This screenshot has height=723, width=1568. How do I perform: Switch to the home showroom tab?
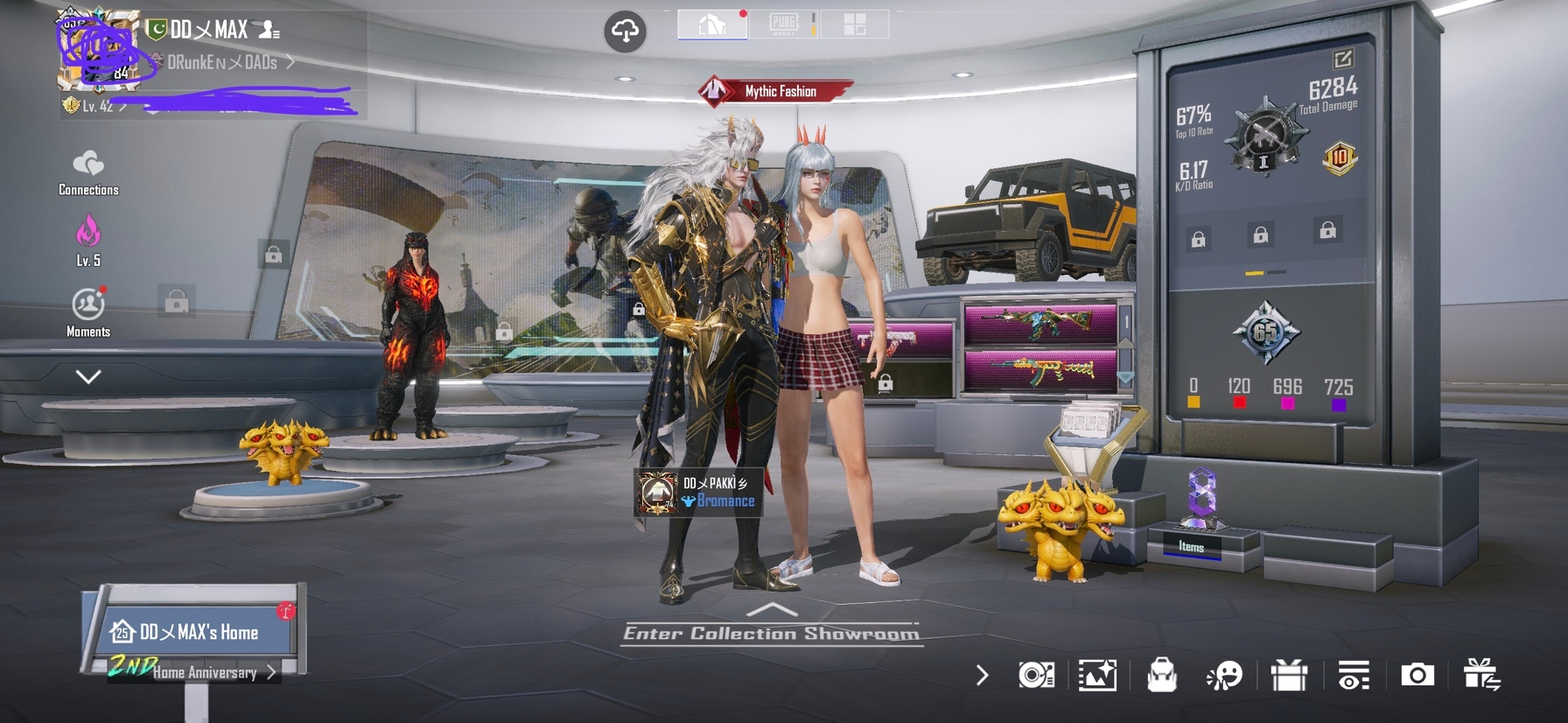[x=712, y=25]
